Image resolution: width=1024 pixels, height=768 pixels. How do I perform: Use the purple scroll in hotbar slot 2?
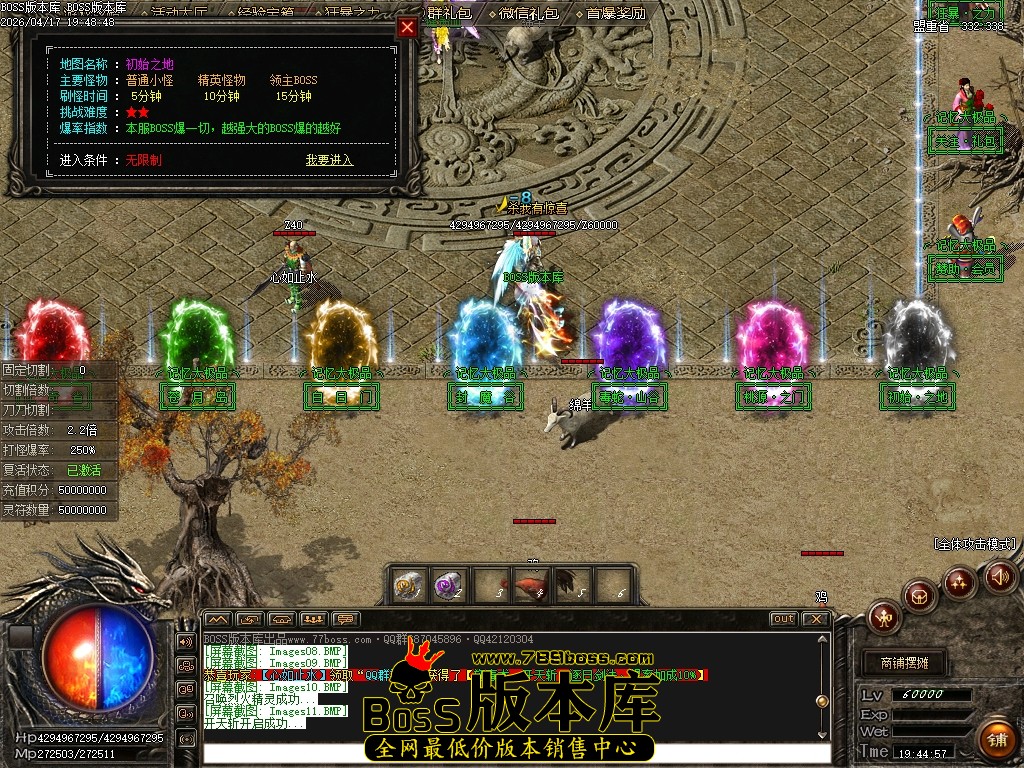[x=448, y=585]
